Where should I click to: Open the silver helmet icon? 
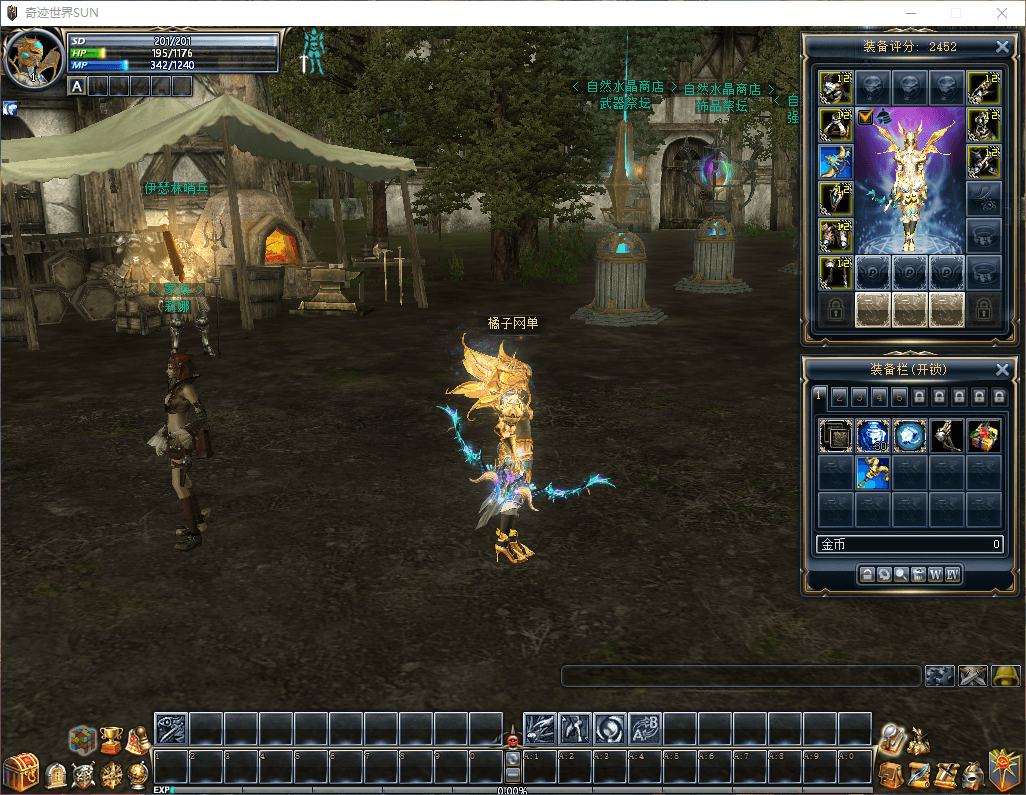pyautogui.click(x=970, y=773)
